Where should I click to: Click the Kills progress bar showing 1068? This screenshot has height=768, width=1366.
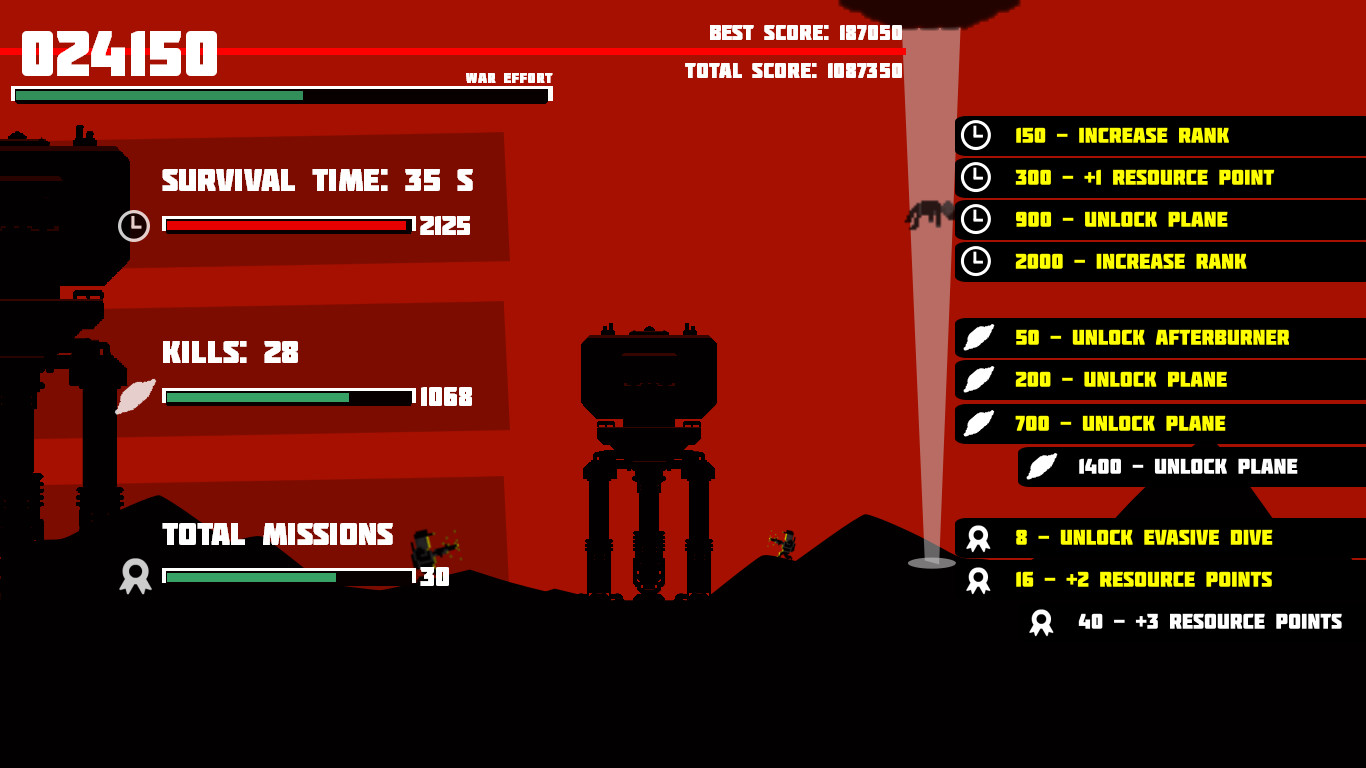[285, 396]
